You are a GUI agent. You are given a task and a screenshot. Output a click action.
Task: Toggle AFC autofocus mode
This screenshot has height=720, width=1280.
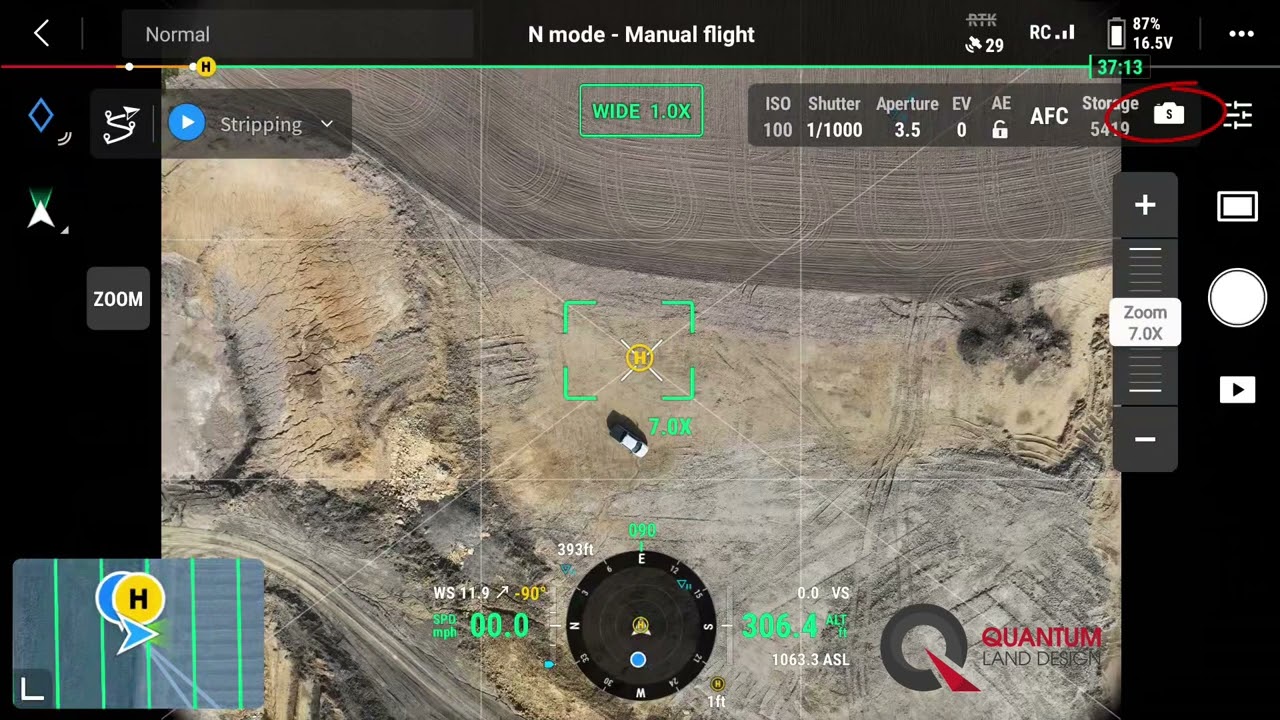pos(1048,116)
